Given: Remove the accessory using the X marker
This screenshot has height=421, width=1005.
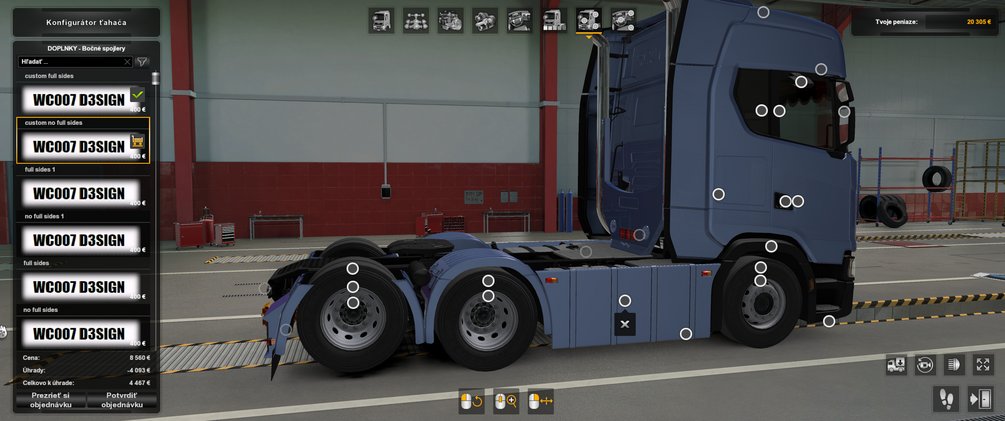Looking at the screenshot, I should tap(625, 324).
